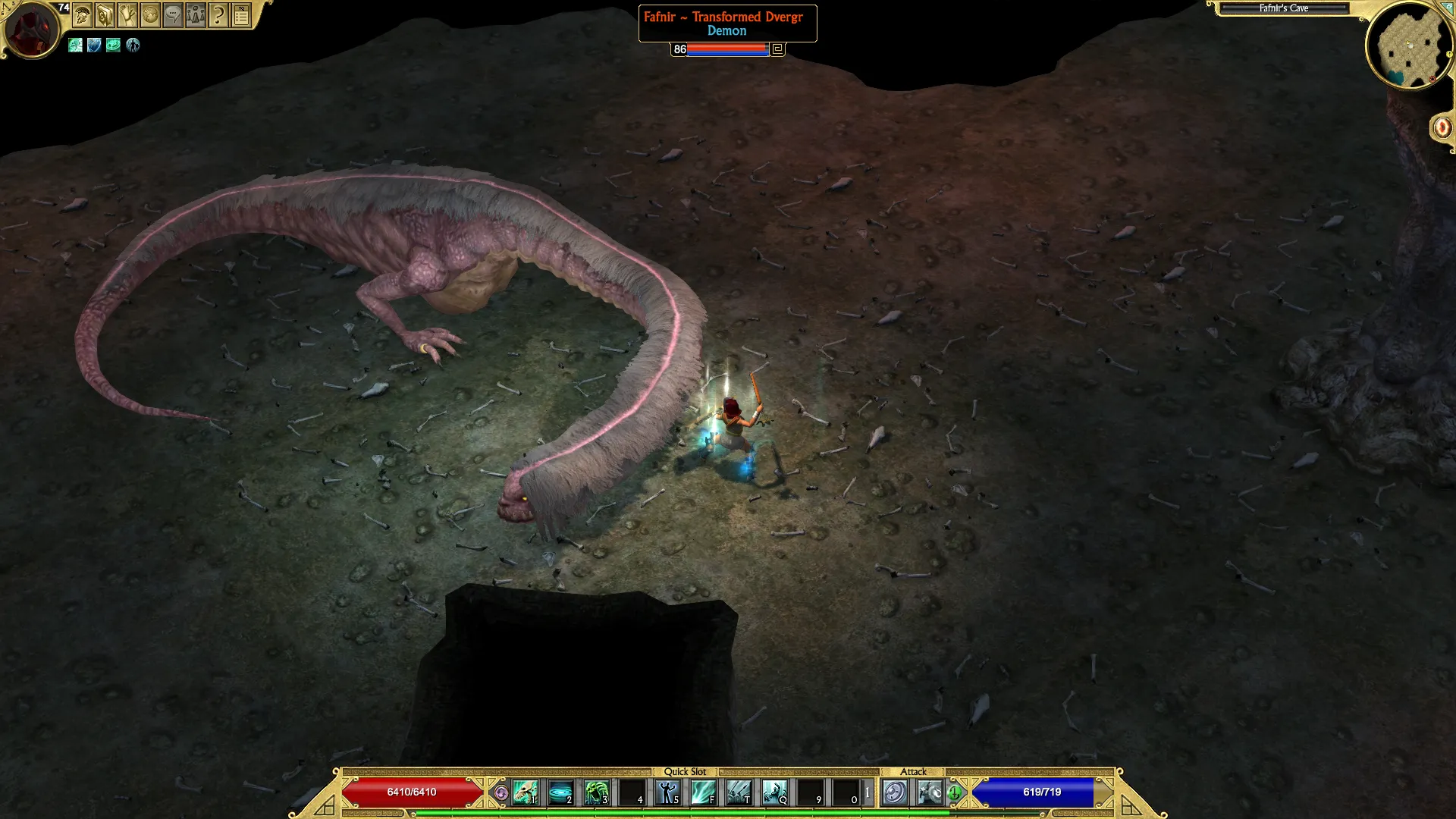Viewport: 1456px width, 819px height.
Task: Open the world map globe button
Action: [150, 15]
